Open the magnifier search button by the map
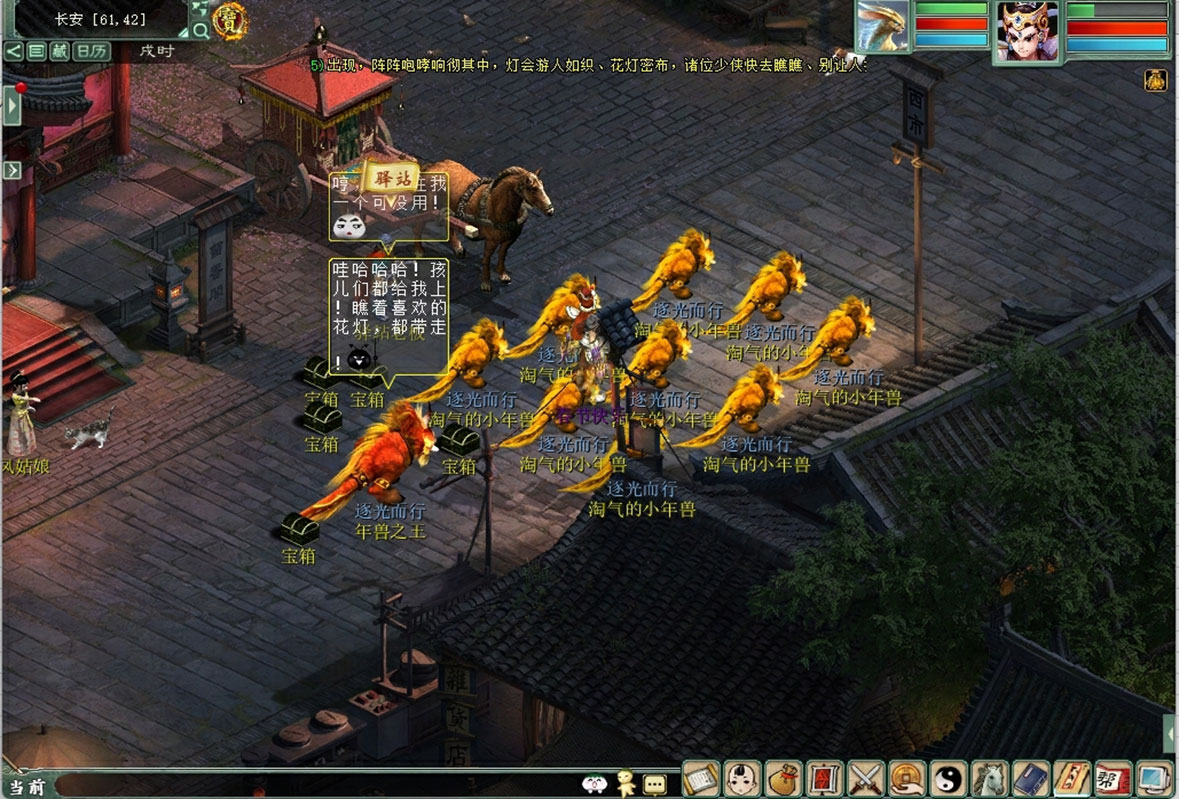This screenshot has height=799, width=1179. [x=202, y=31]
